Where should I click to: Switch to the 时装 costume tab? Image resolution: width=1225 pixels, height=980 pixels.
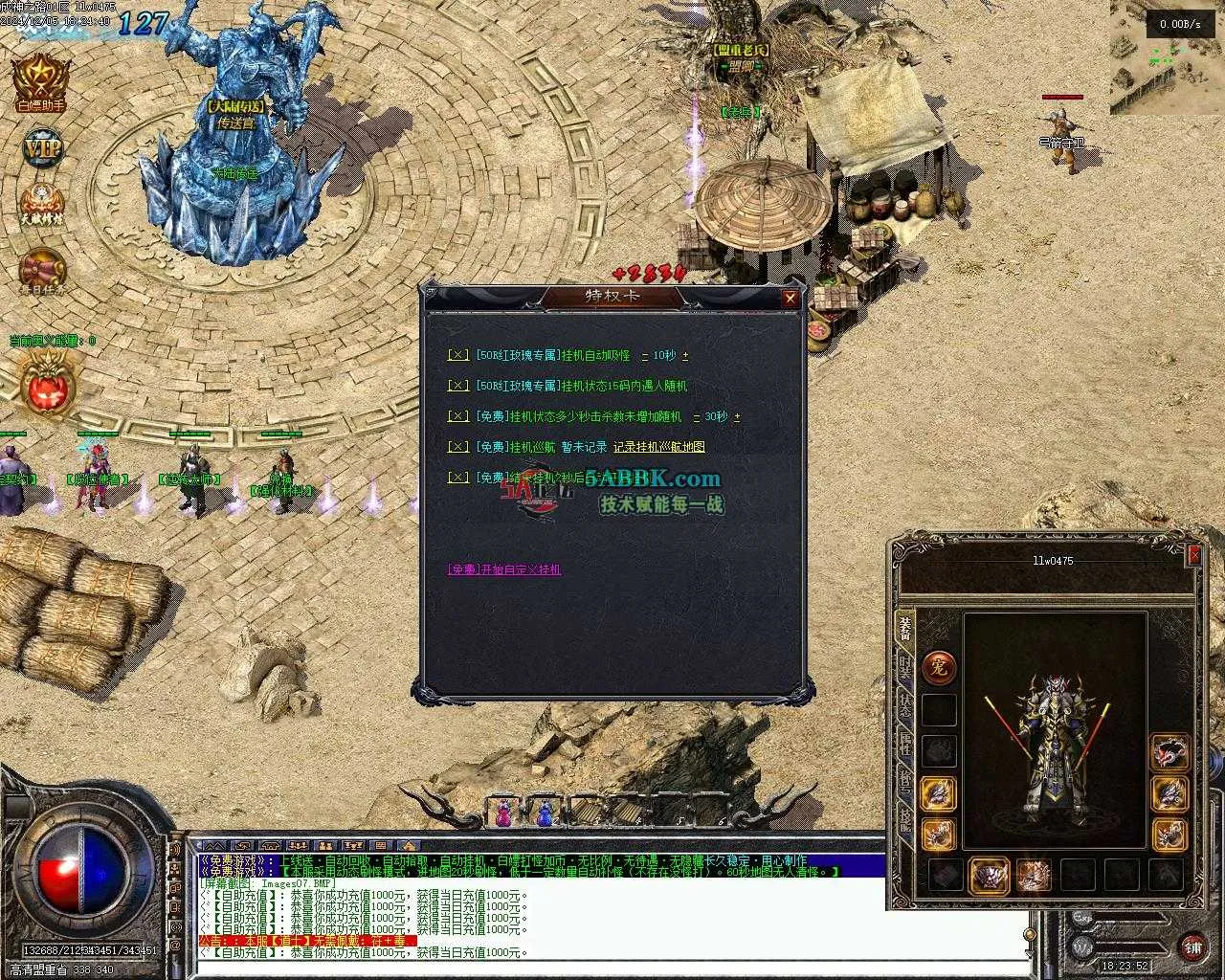(x=904, y=667)
